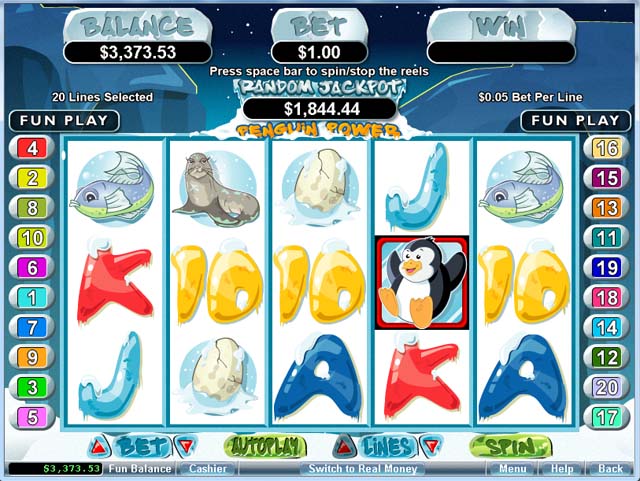
Task: Show the Help page
Action: pos(562,468)
